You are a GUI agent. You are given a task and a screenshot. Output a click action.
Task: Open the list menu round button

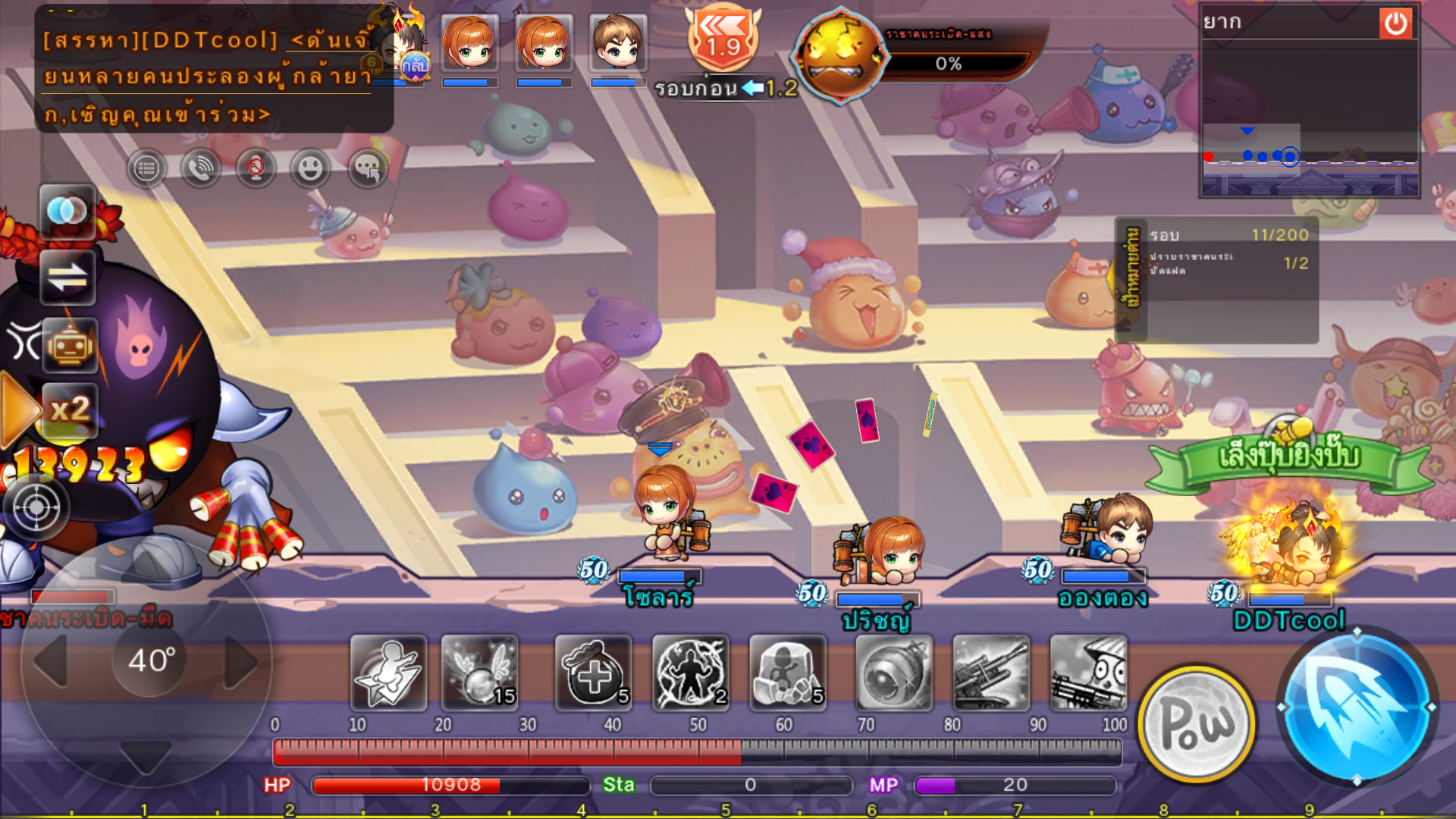coord(146,168)
